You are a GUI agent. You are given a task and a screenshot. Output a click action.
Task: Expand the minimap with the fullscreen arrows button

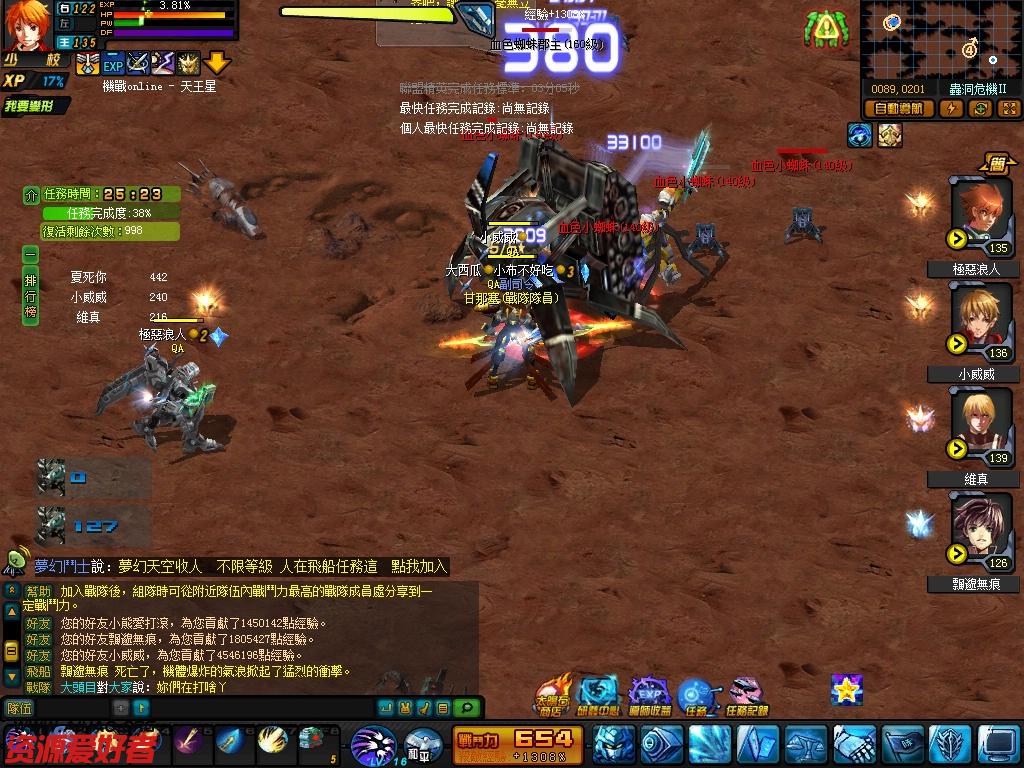click(x=1008, y=109)
